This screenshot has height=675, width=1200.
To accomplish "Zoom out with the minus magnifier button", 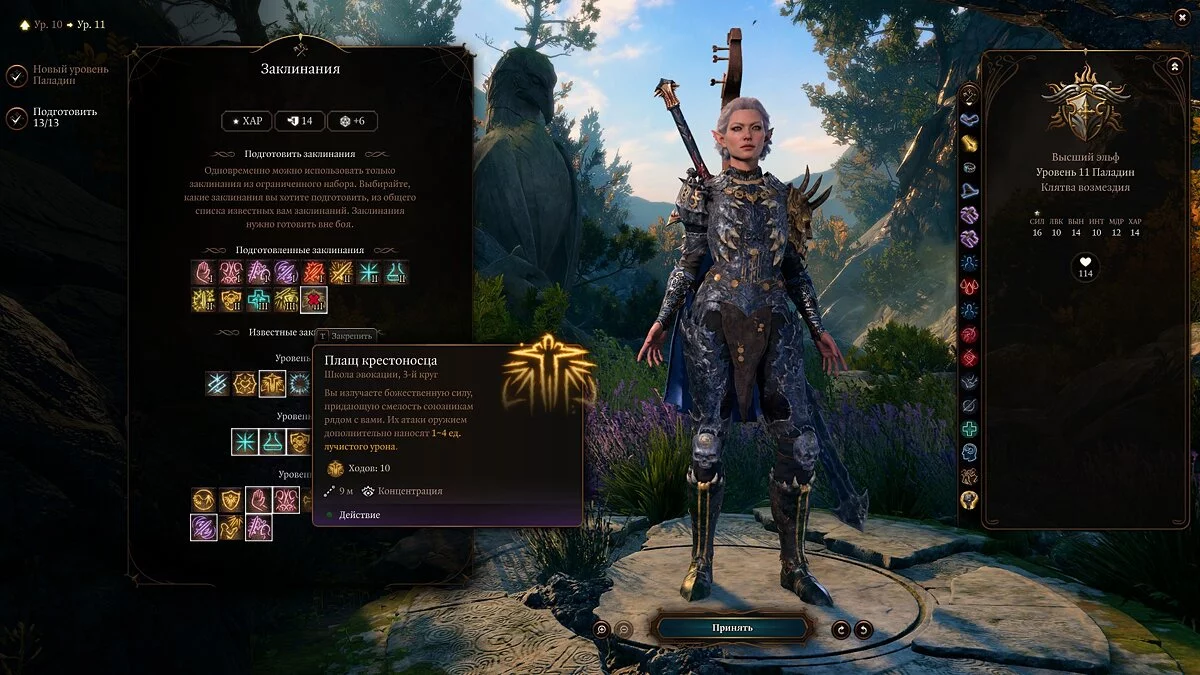I will click(623, 629).
